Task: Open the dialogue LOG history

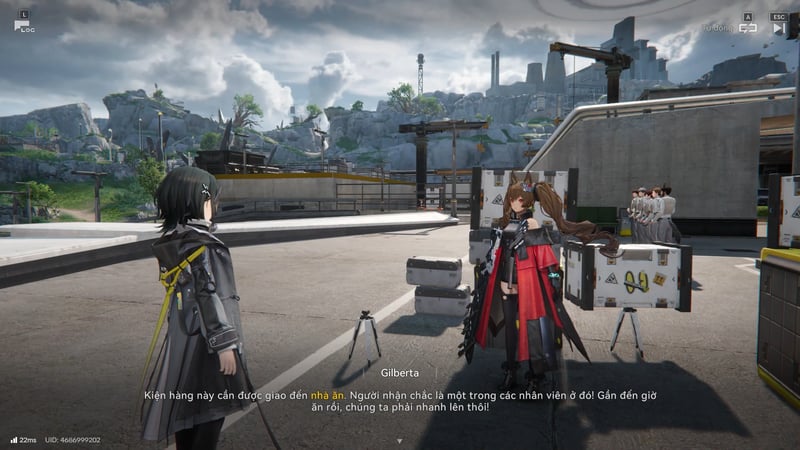Action: pyautogui.click(x=22, y=24)
